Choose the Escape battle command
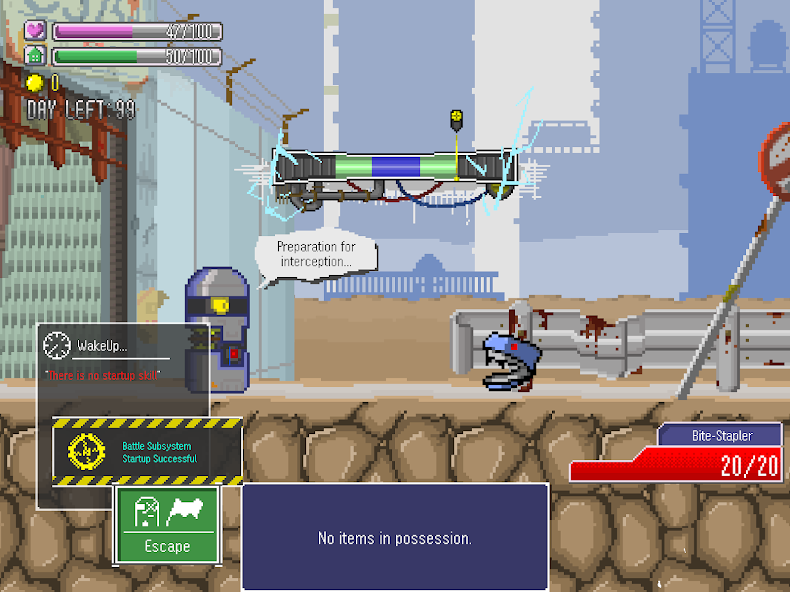Viewport: 790px width, 592px height. pyautogui.click(x=167, y=525)
